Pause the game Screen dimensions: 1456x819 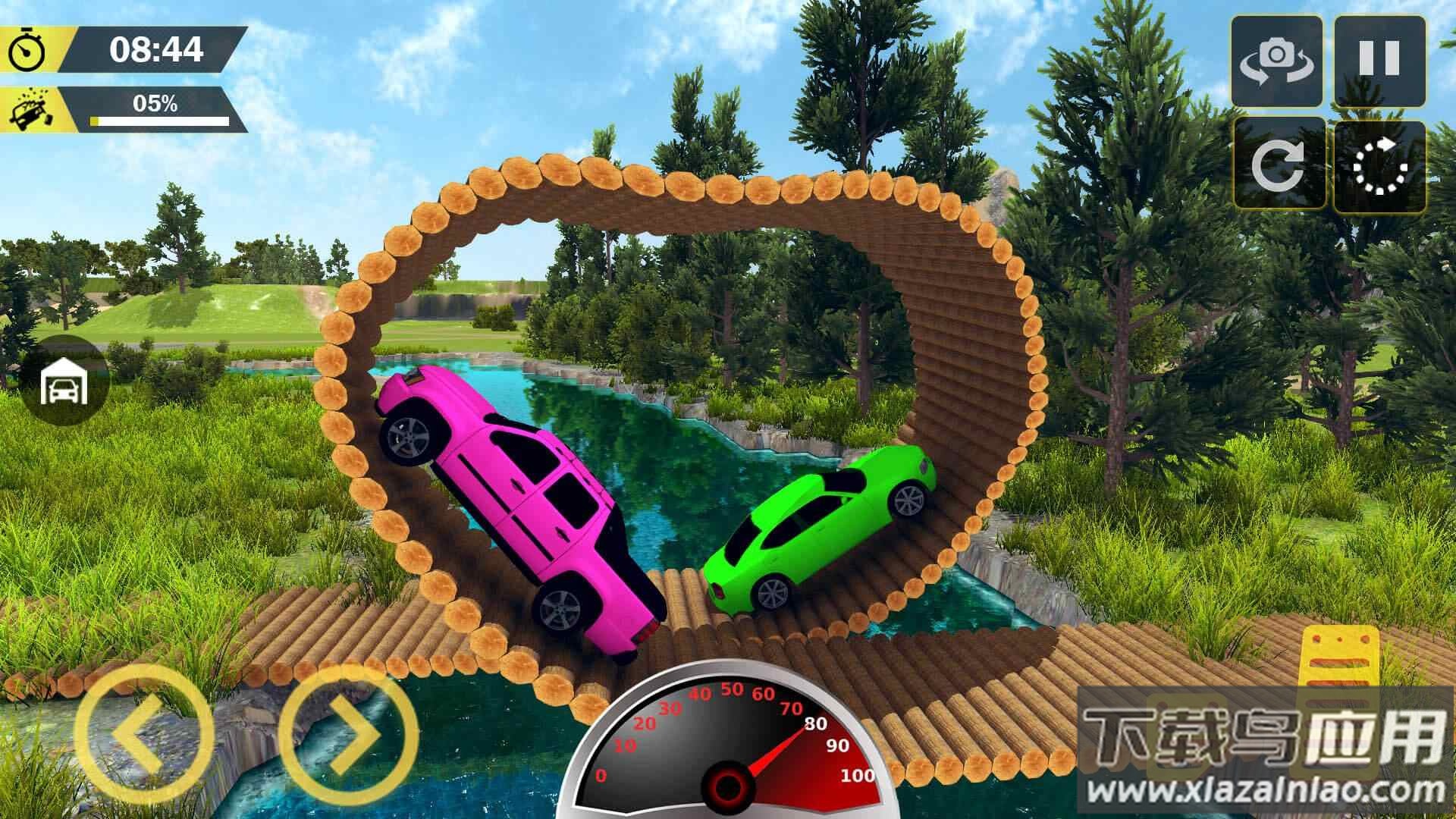(x=1379, y=61)
